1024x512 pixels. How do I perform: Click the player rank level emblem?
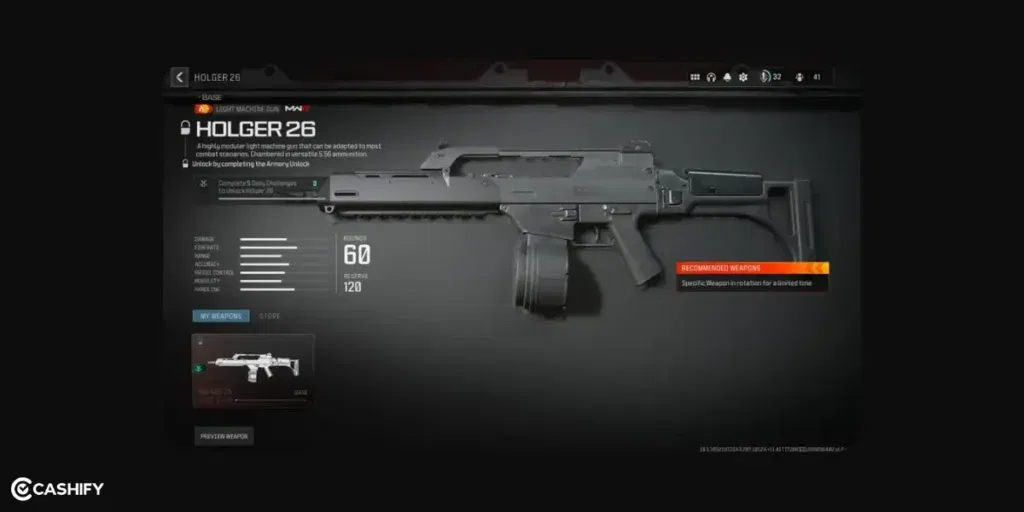[x=766, y=77]
